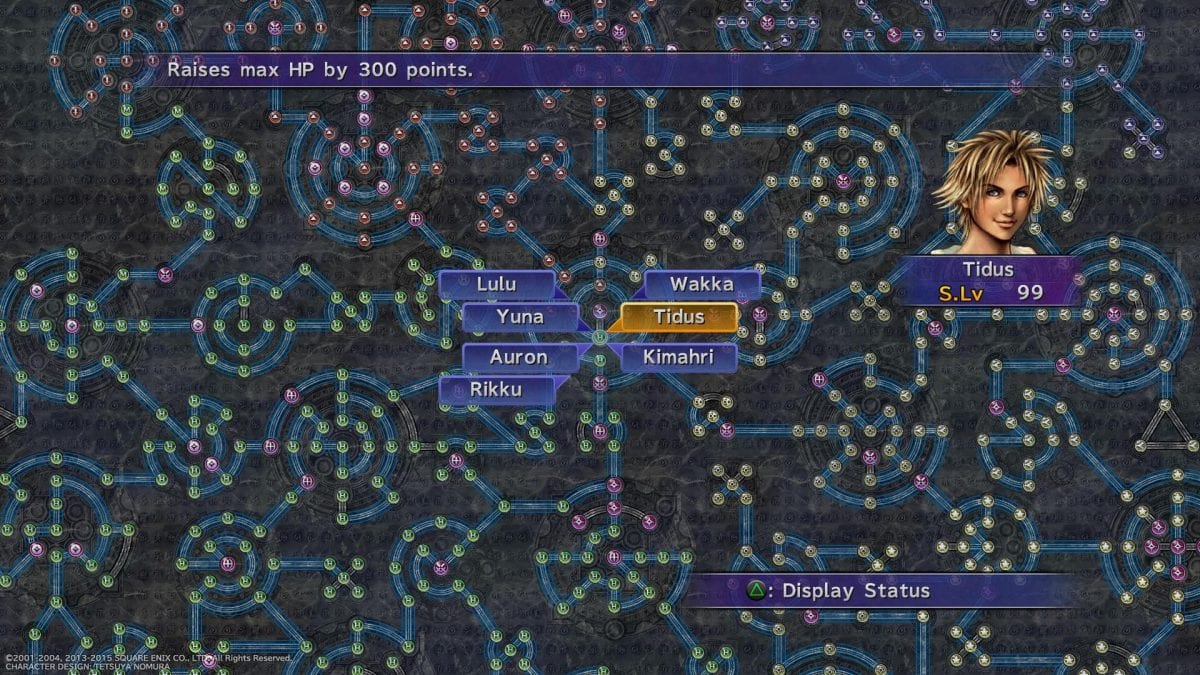Select Kimahri in the character menu
Viewport: 1200px width, 675px height.
click(x=679, y=357)
